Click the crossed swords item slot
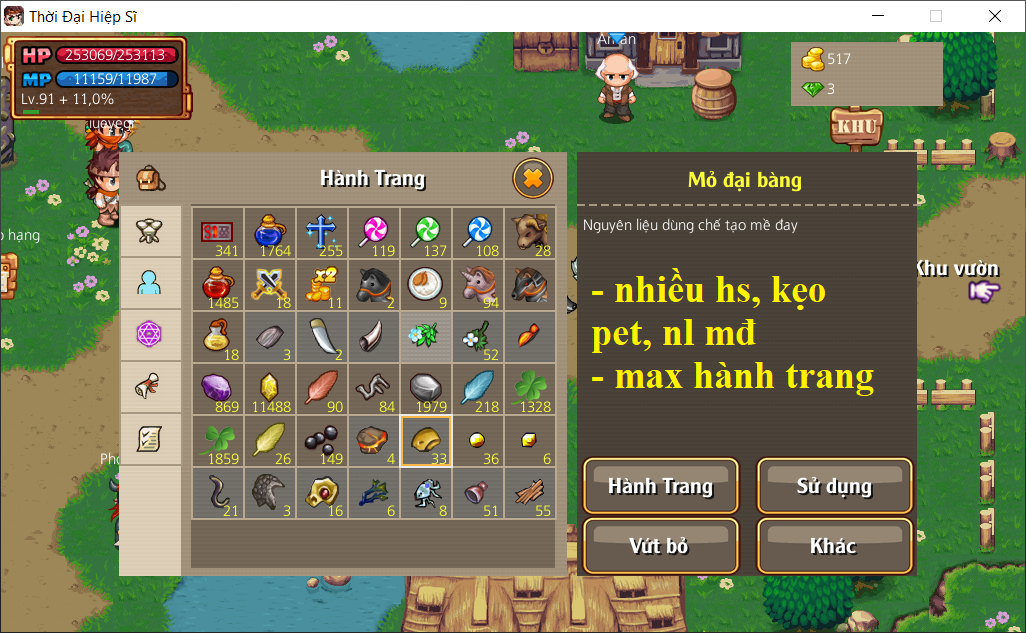 point(269,285)
